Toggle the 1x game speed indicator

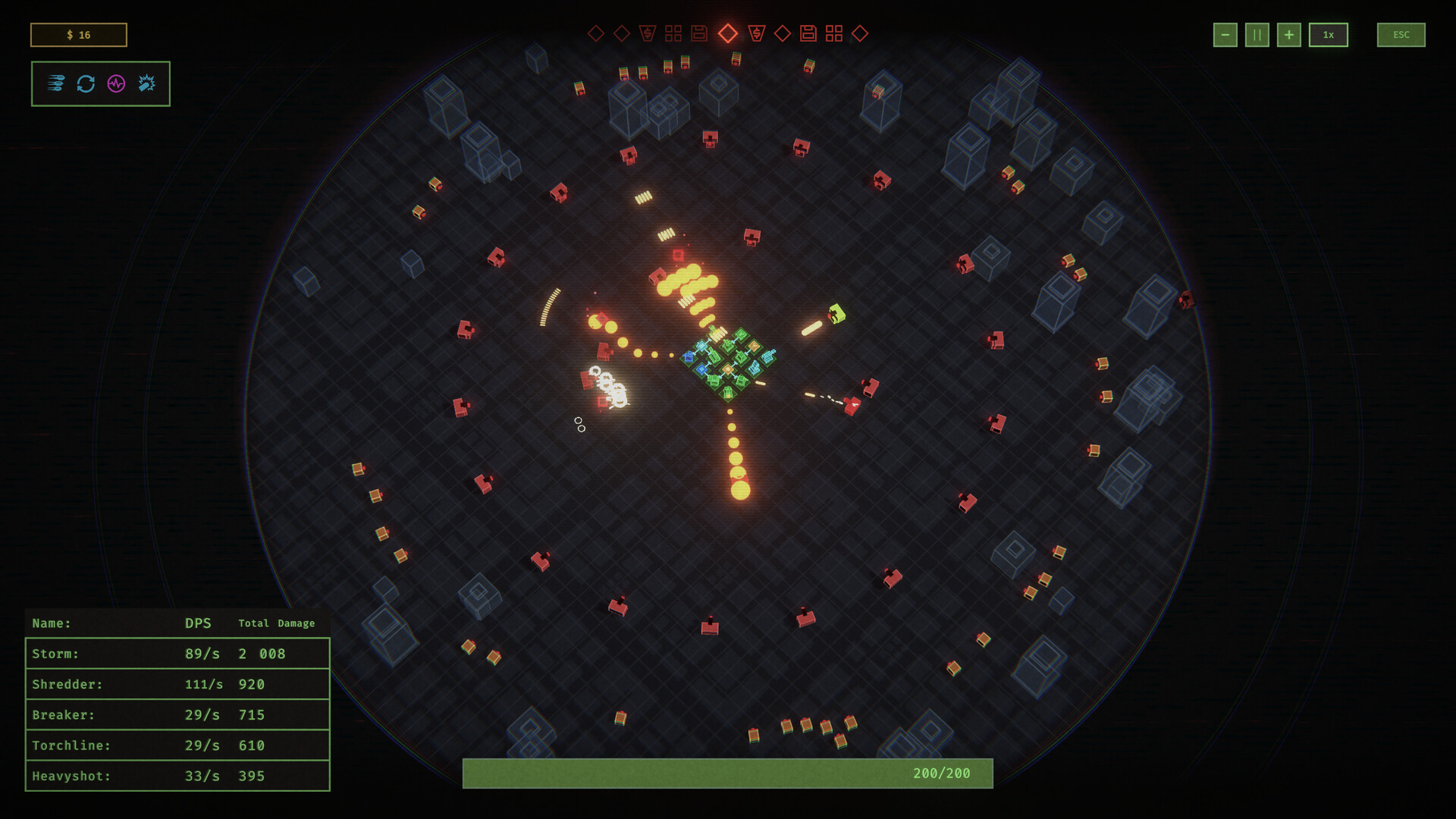tap(1329, 34)
